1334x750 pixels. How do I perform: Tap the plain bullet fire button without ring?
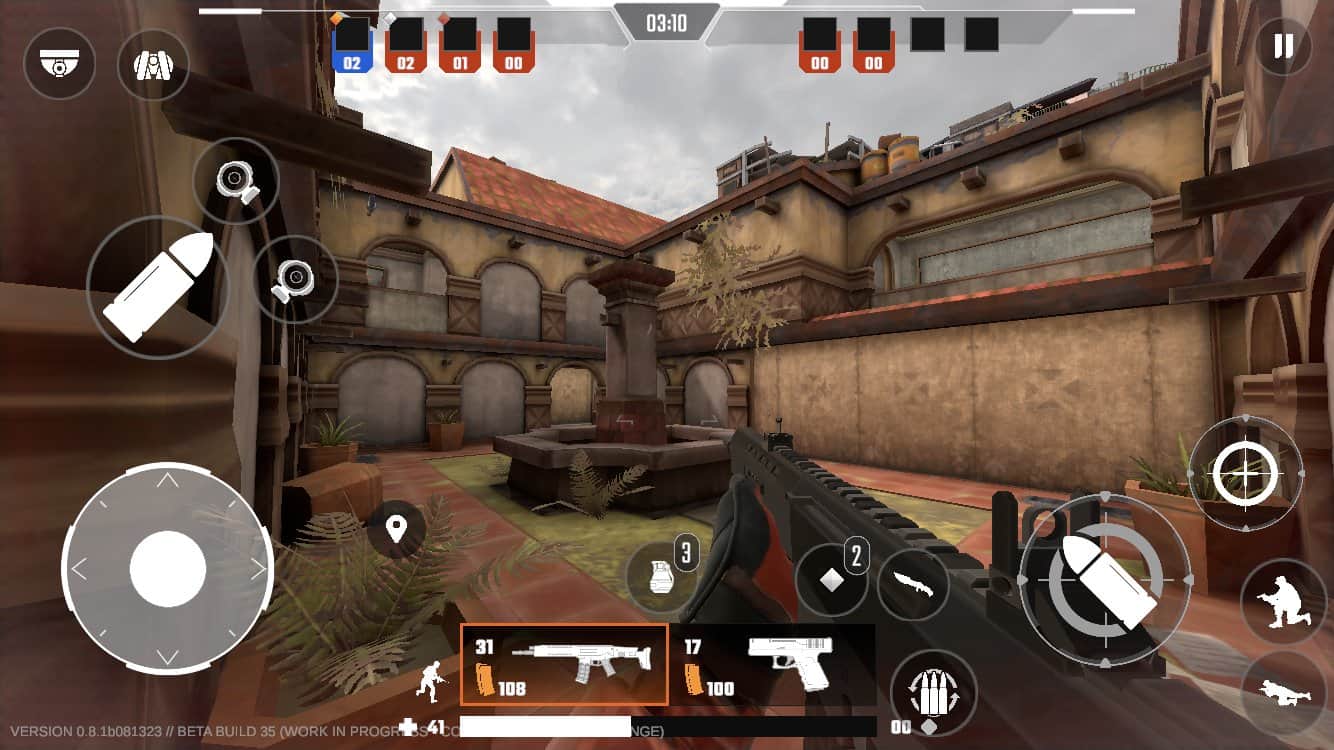[x=158, y=287]
